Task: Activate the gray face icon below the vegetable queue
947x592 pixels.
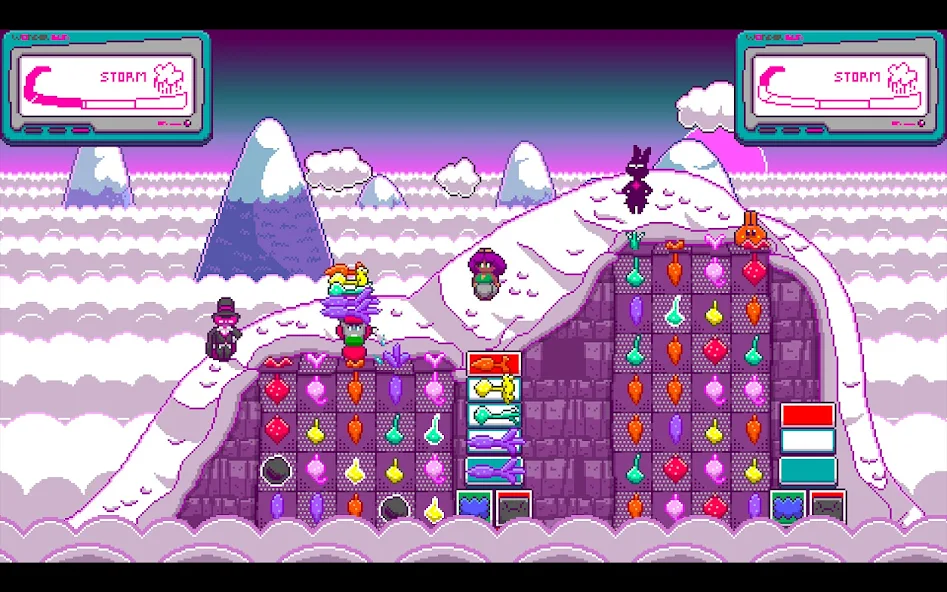Action: (x=514, y=507)
